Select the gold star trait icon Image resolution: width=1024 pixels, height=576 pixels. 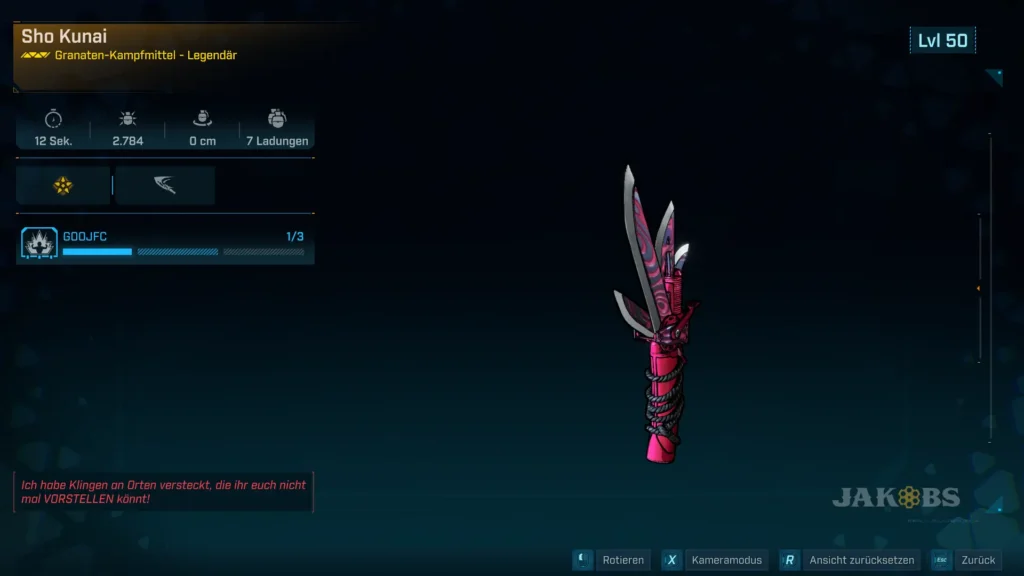point(63,185)
